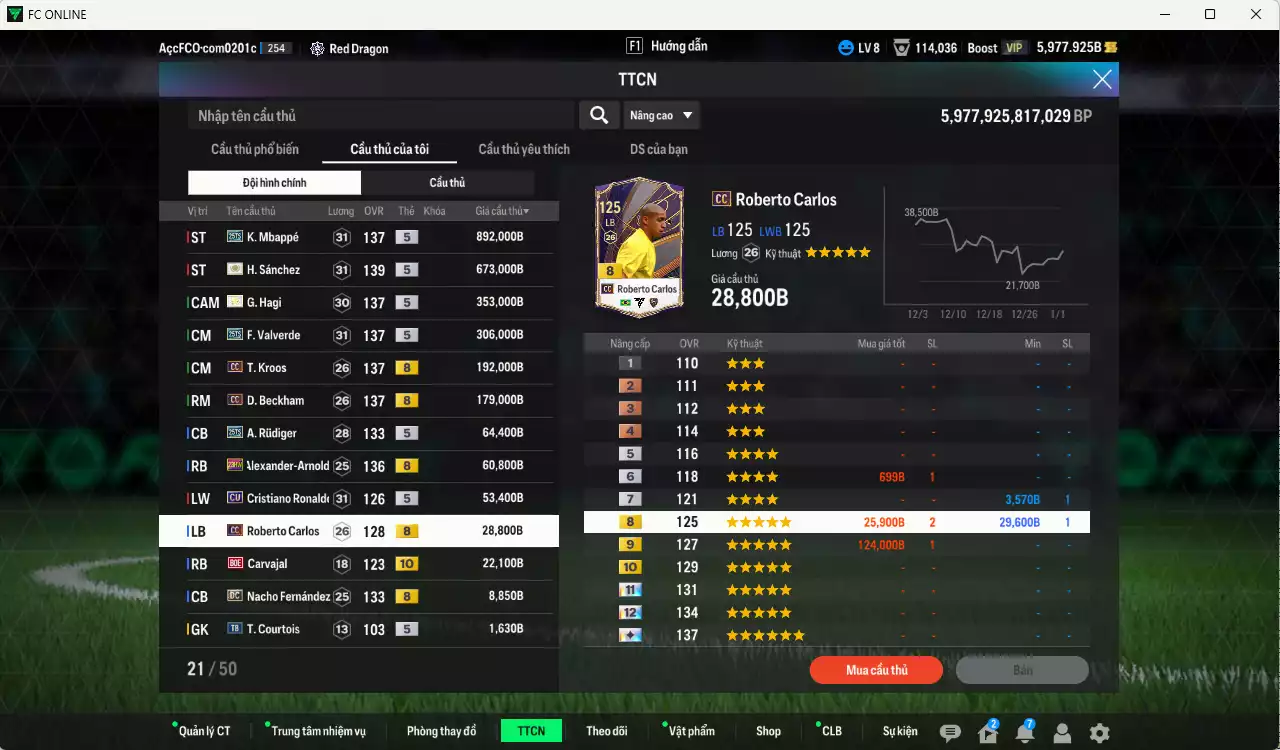The height and width of the screenshot is (750, 1280).
Task: Open notifications bell showing 7 alerts
Action: click(x=1024, y=731)
